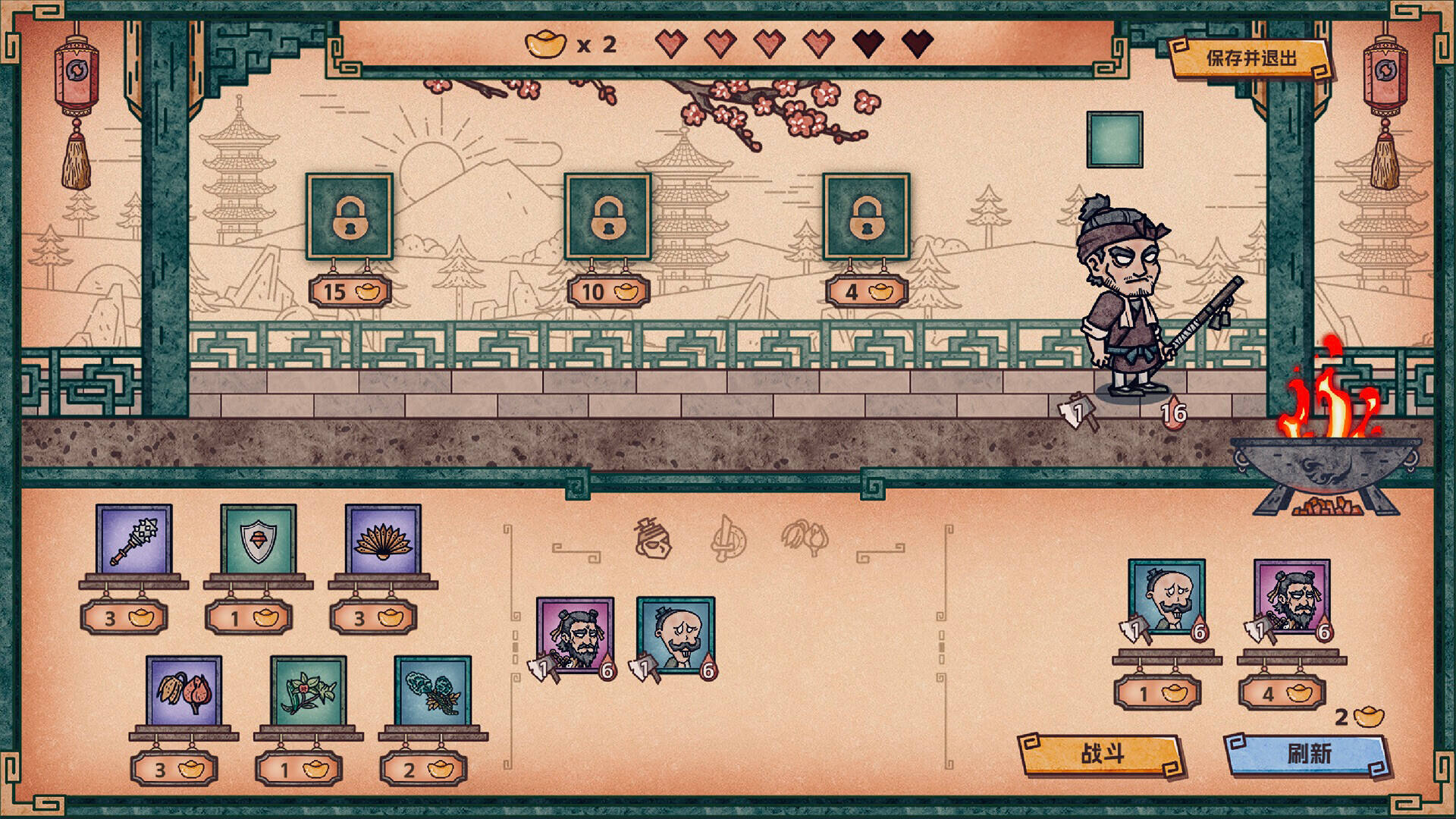
Task: Switch to the fruit category tab
Action: click(805, 538)
